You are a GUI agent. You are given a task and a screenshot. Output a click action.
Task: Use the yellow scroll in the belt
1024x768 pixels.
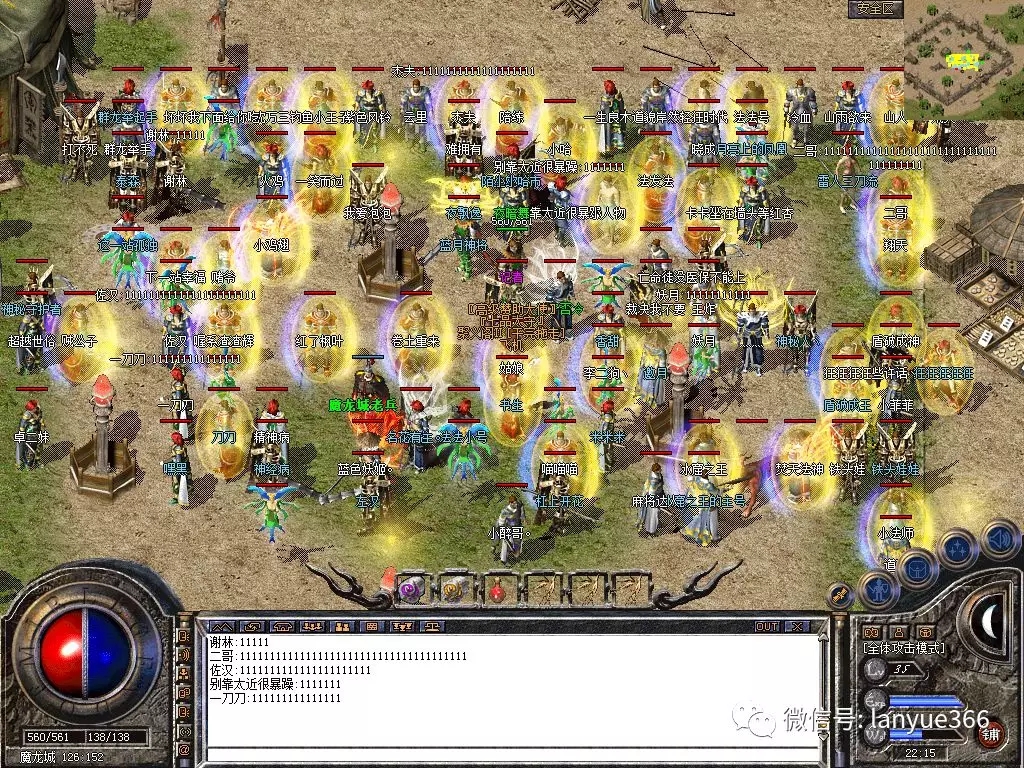[x=455, y=589]
